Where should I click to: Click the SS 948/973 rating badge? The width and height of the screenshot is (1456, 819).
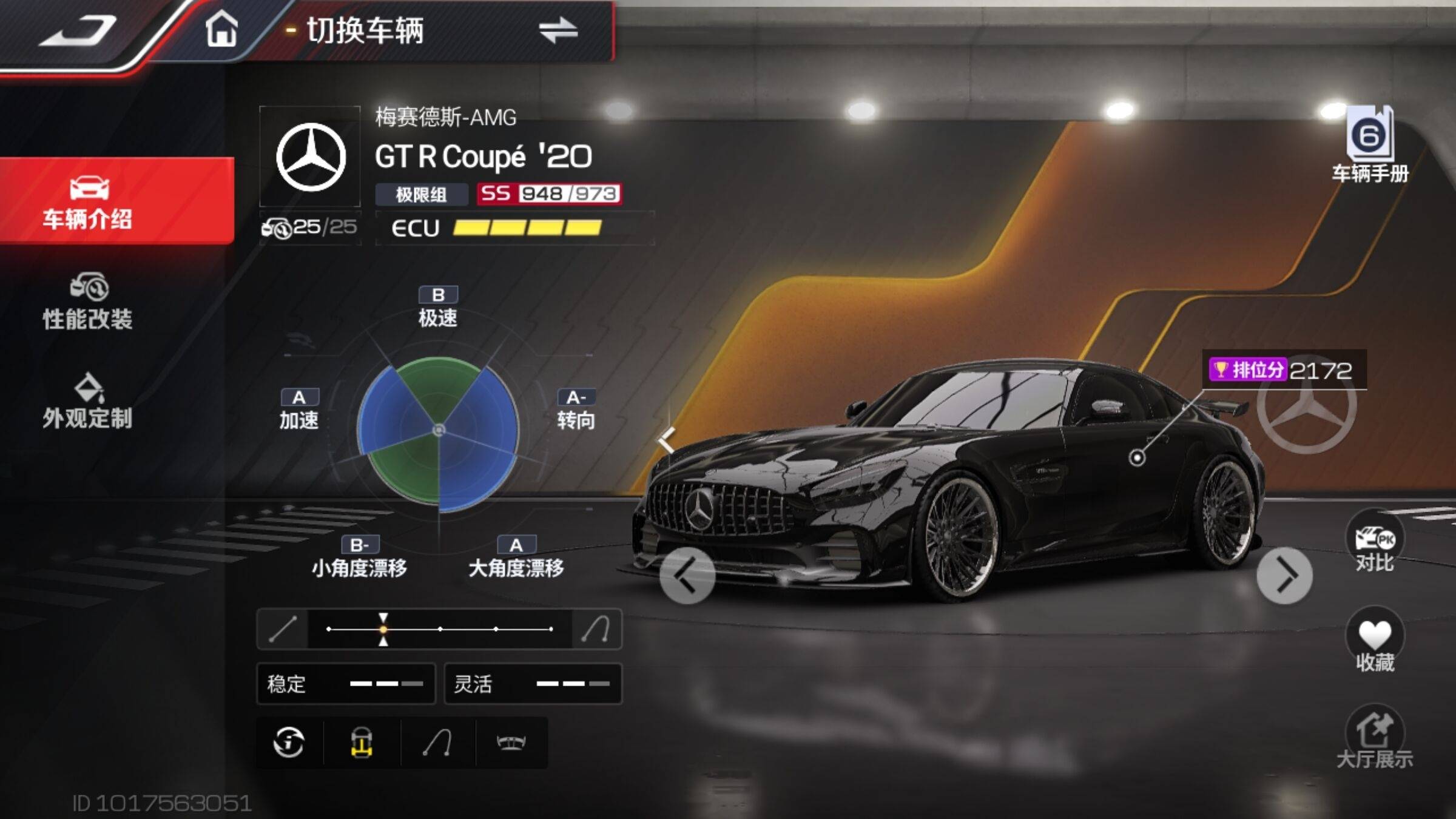[x=548, y=194]
